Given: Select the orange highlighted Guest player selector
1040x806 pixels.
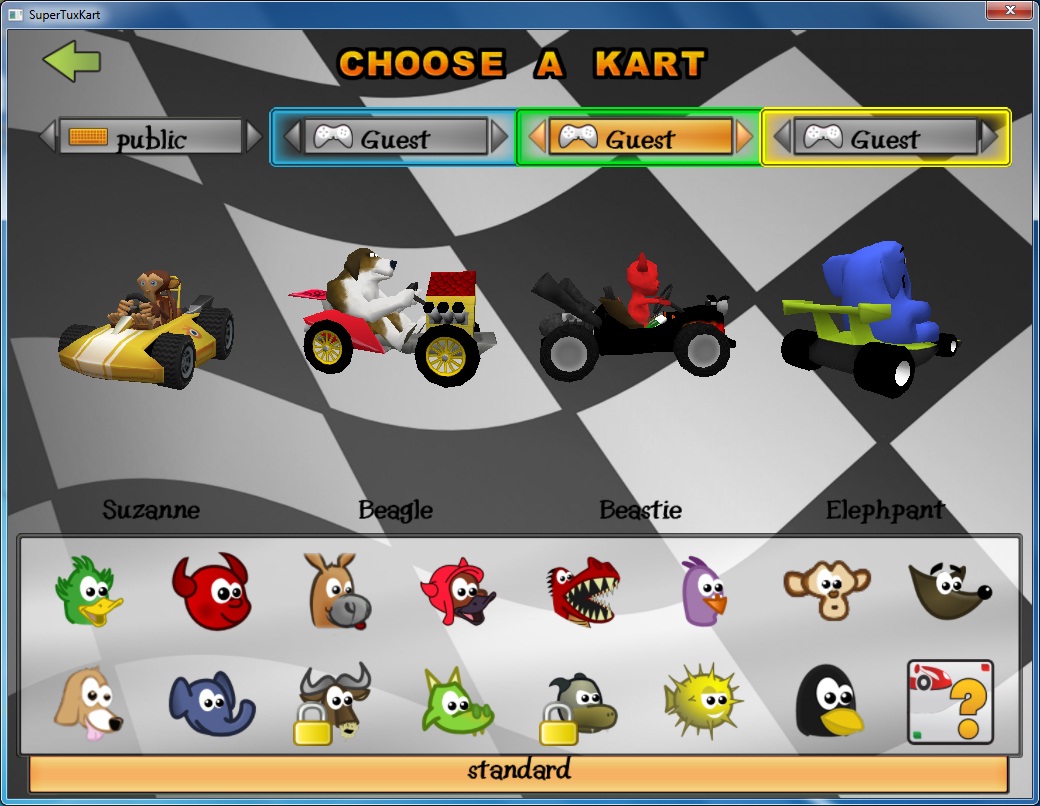Looking at the screenshot, I should (640, 138).
